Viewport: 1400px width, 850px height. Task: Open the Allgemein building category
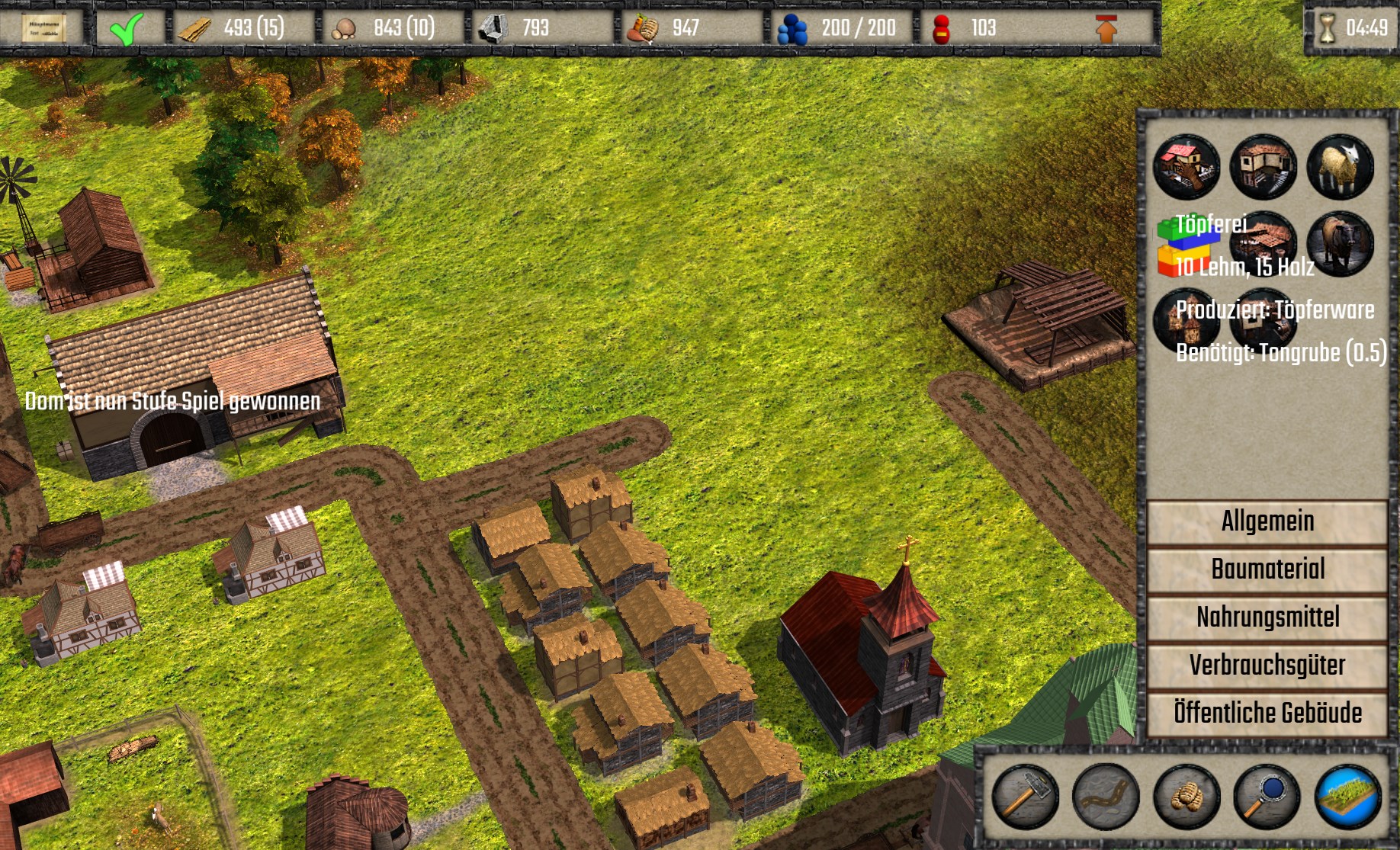click(1267, 521)
